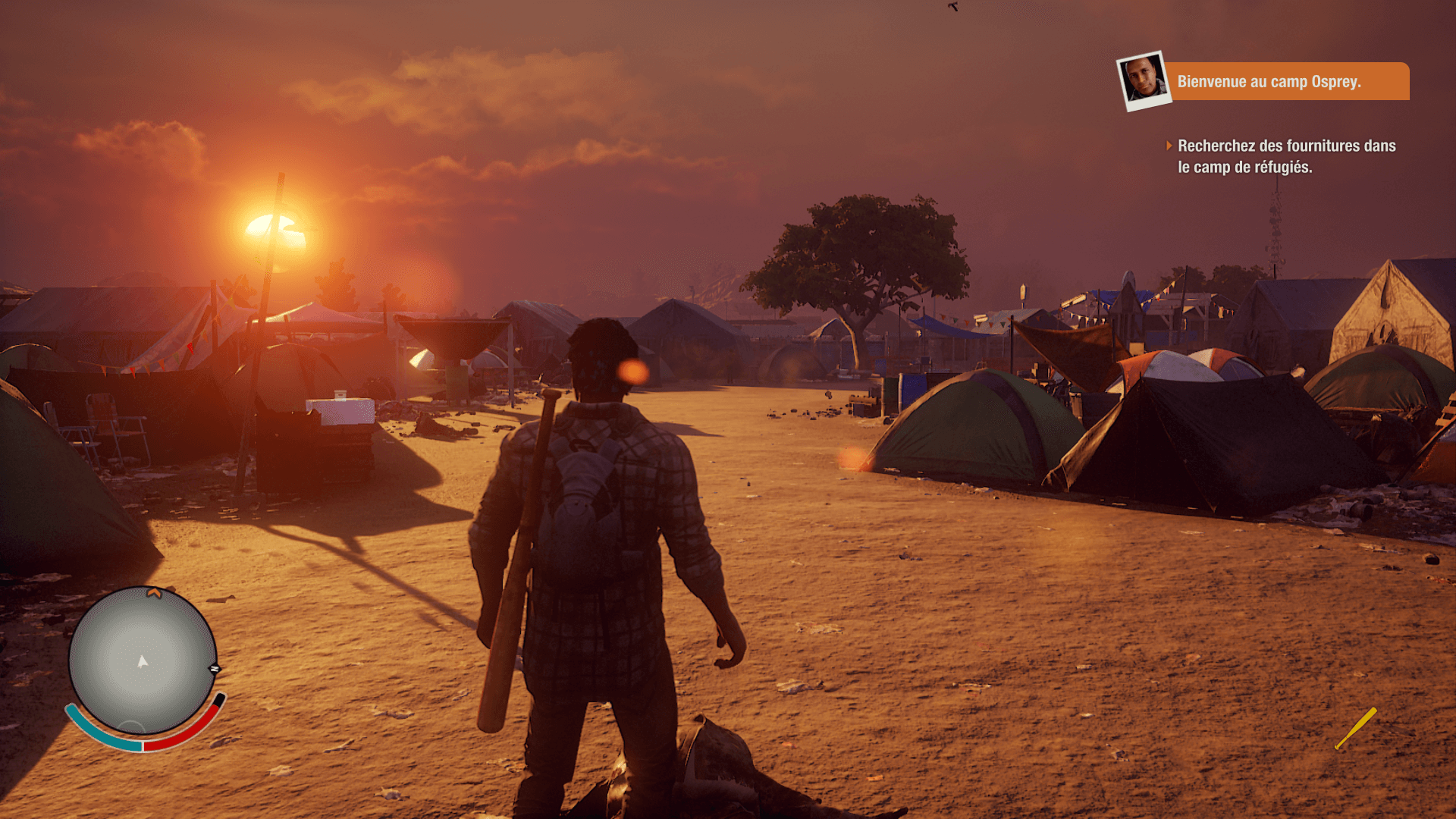
Task: Click the baseball bat weapon icon
Action: coord(1356,728)
